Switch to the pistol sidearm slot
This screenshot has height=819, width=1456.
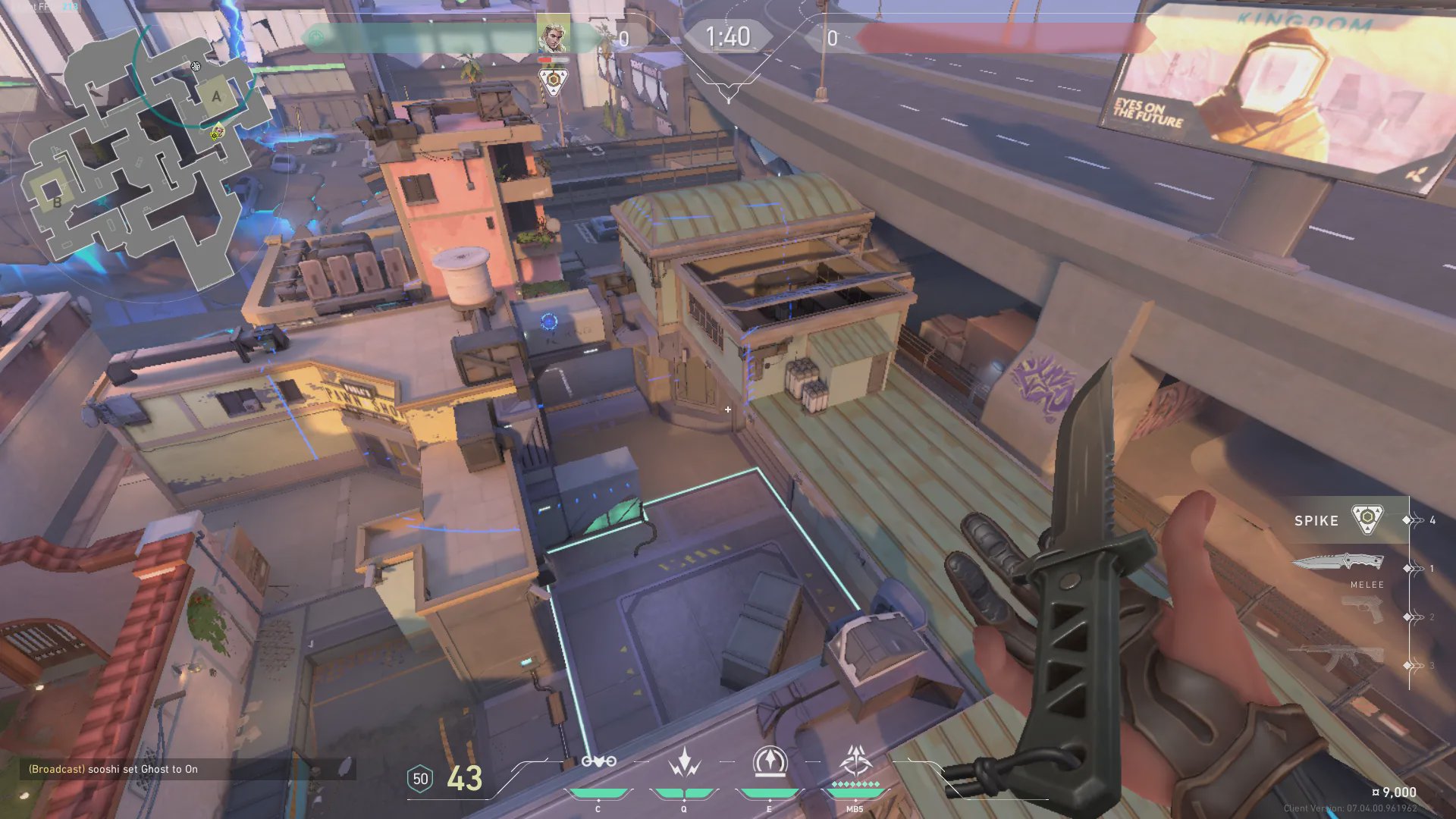coord(1362,610)
